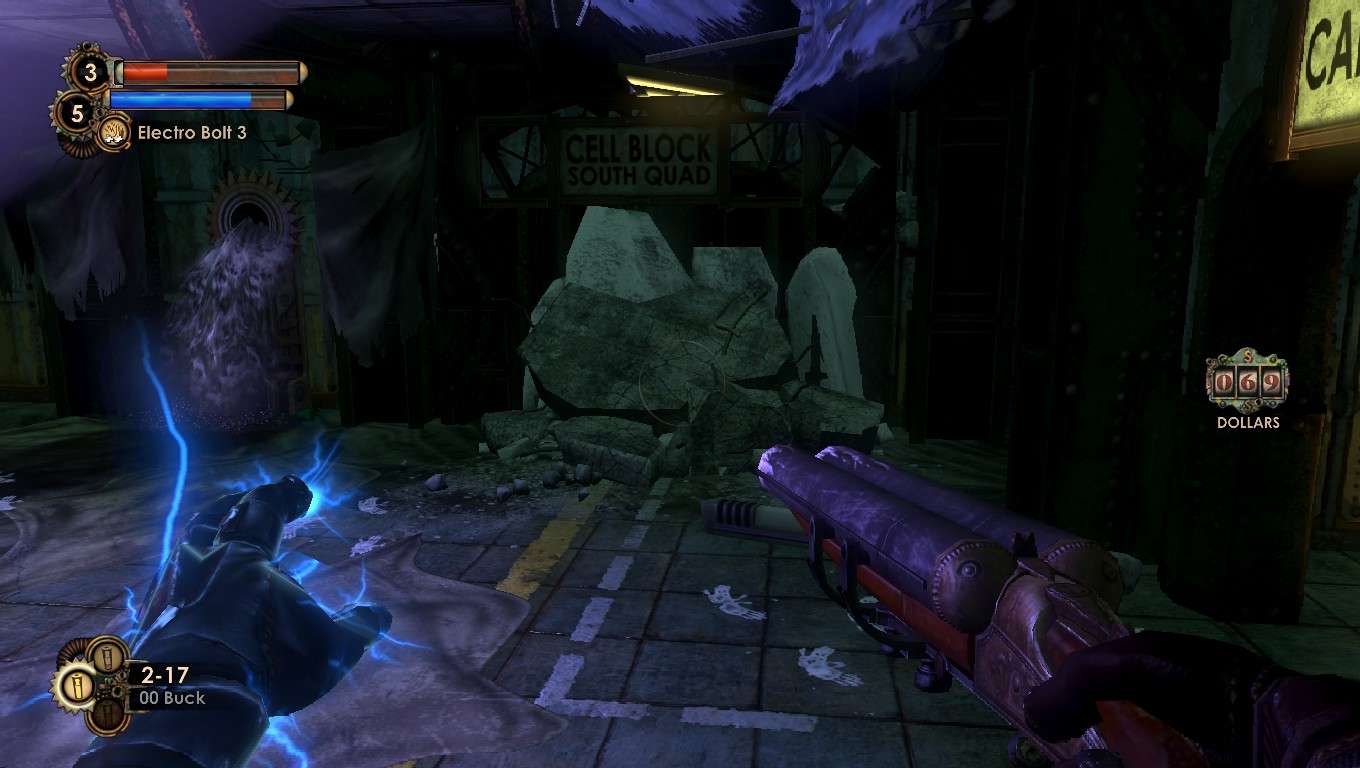Toggle the 00 Buck ammo type
This screenshot has height=768, width=1360.
(172, 697)
